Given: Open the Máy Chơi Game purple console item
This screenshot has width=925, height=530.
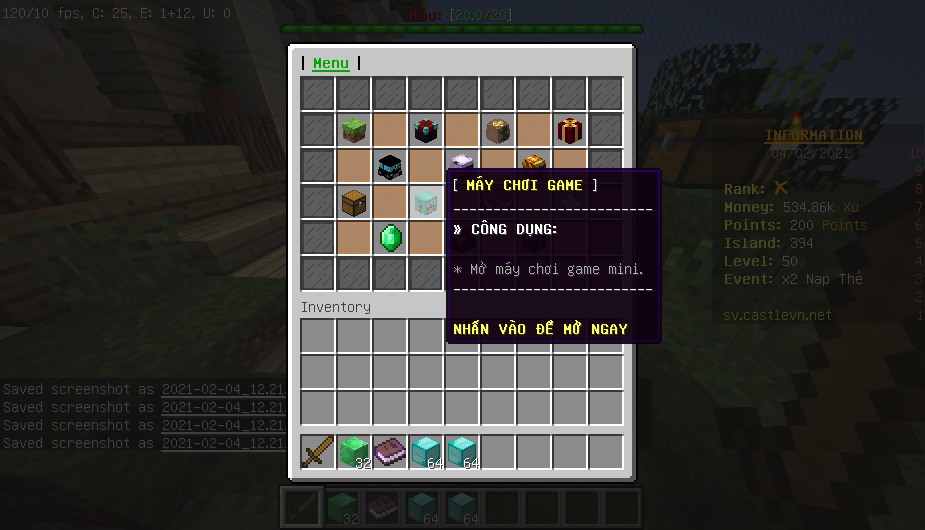Looking at the screenshot, I should pyautogui.click(x=461, y=164).
